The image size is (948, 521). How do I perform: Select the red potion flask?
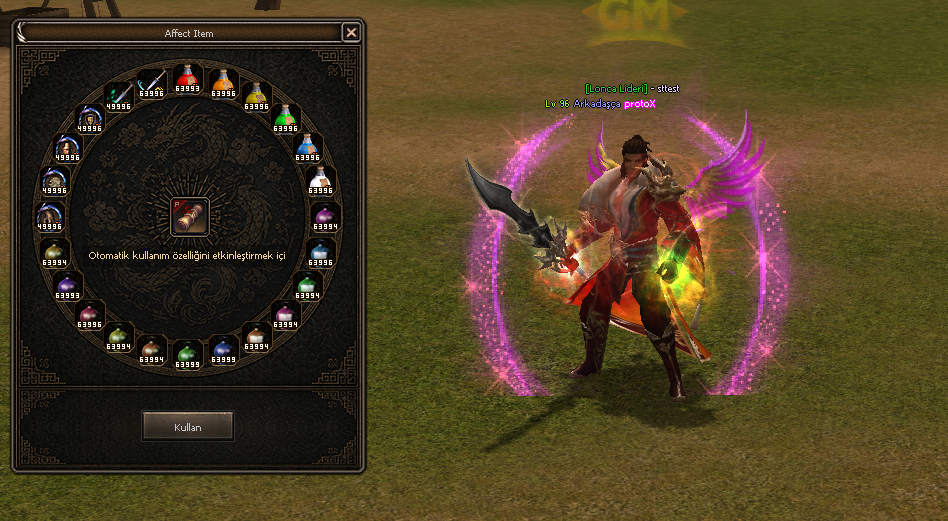187,78
